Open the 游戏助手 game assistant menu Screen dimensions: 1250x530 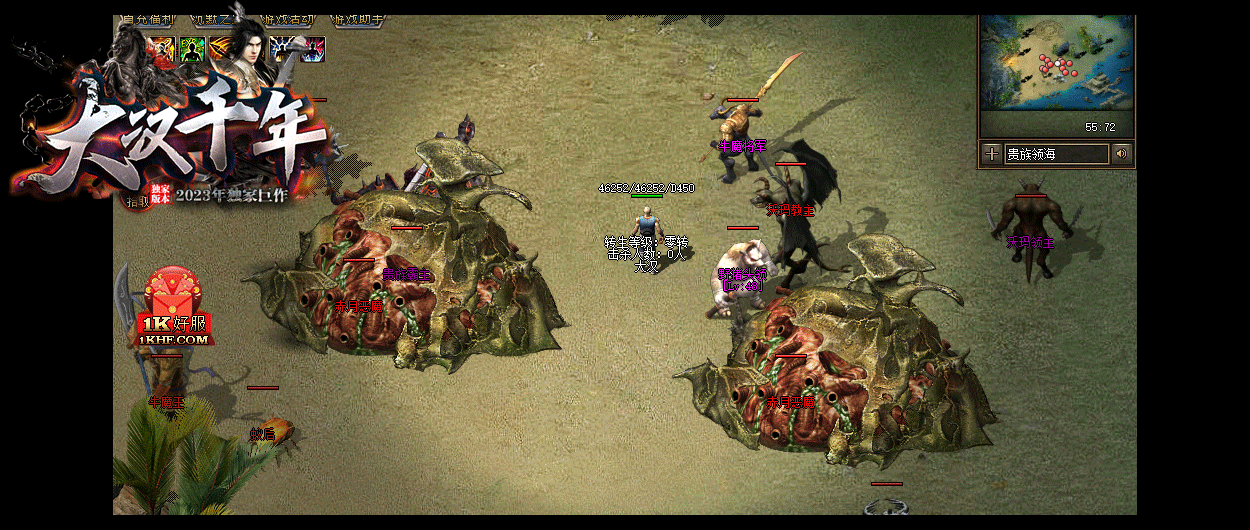pos(358,19)
